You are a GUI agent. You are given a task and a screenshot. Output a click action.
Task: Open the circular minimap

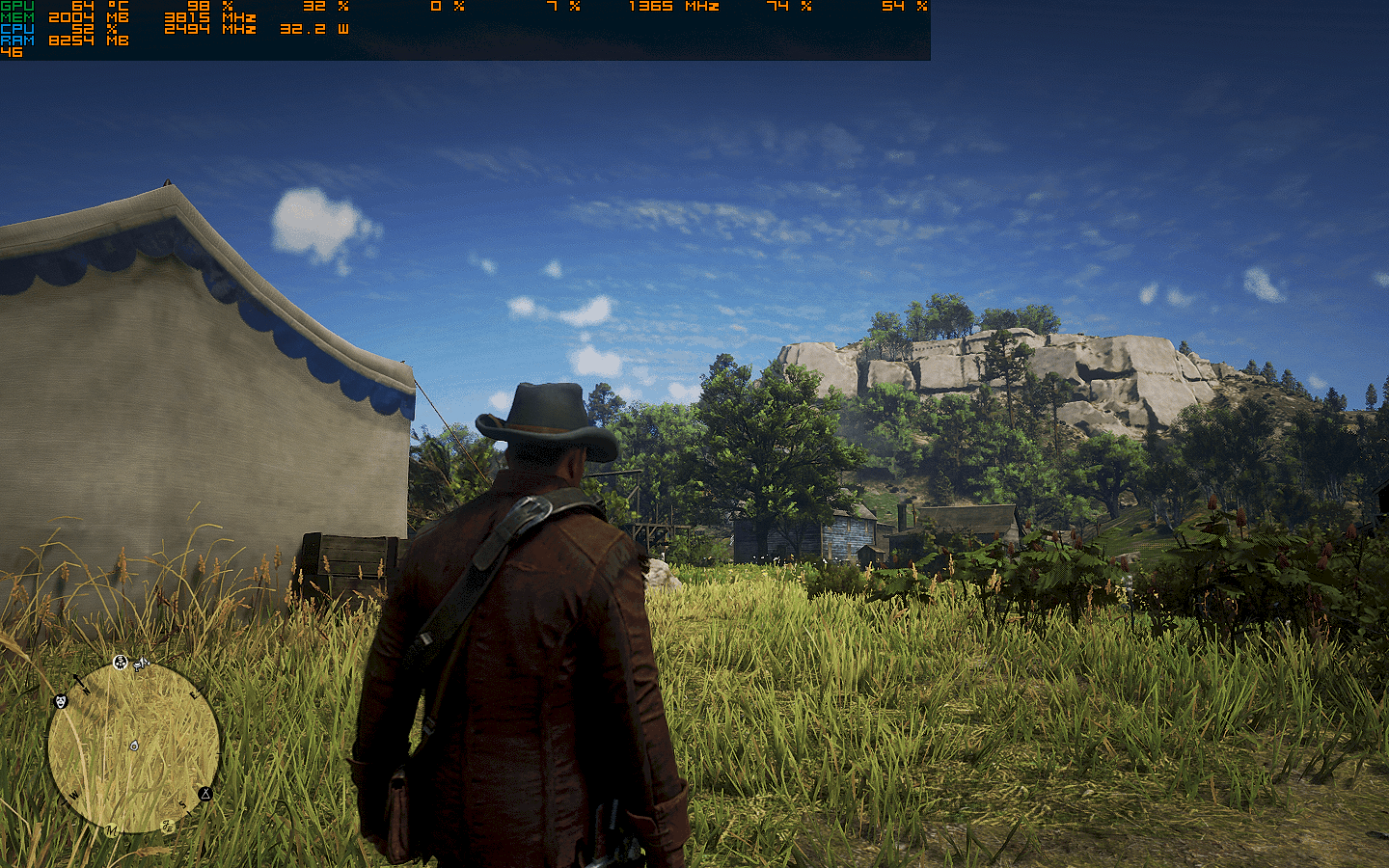(x=133, y=747)
